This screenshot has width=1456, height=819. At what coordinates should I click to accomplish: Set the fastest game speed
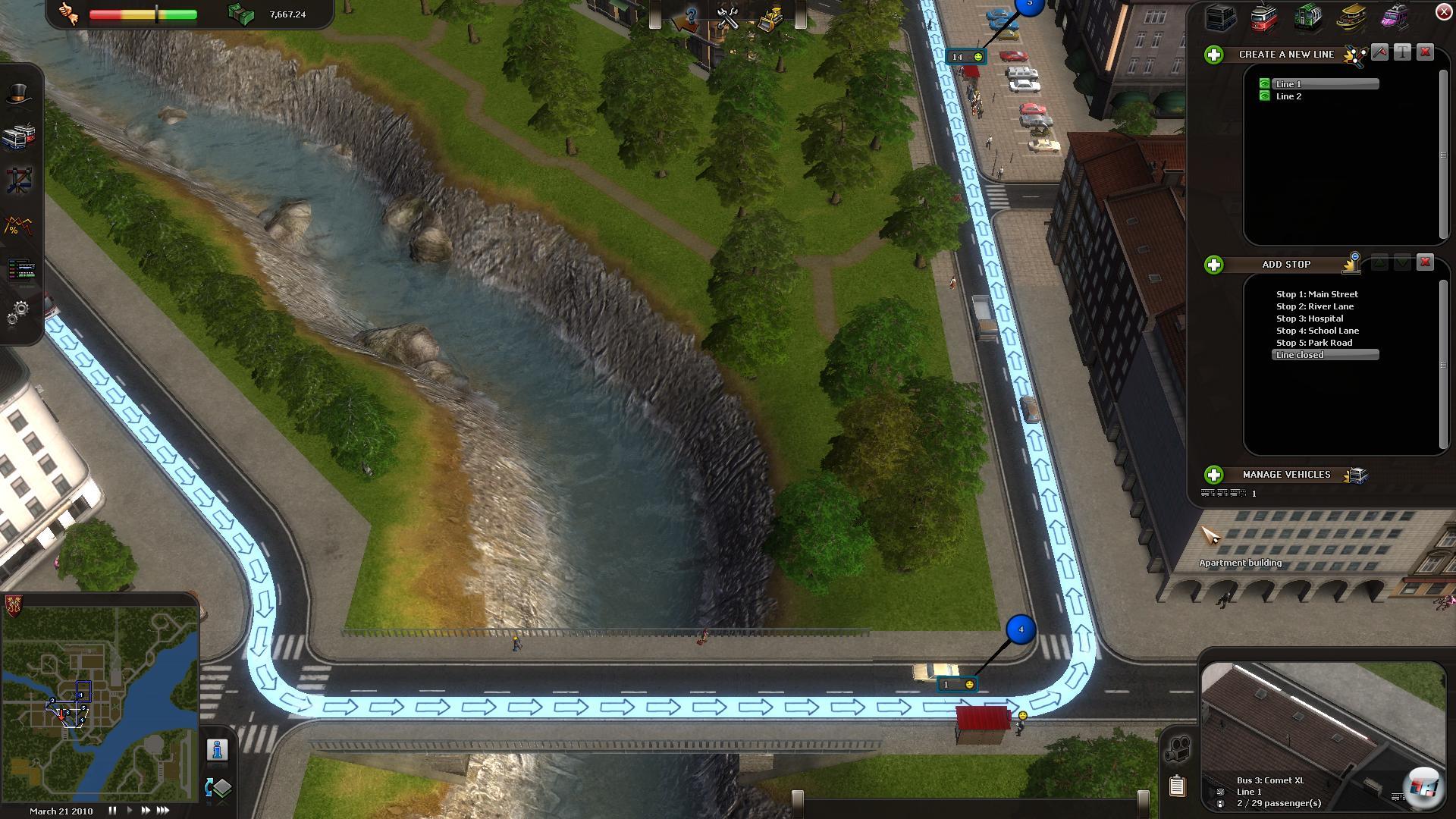(x=163, y=811)
